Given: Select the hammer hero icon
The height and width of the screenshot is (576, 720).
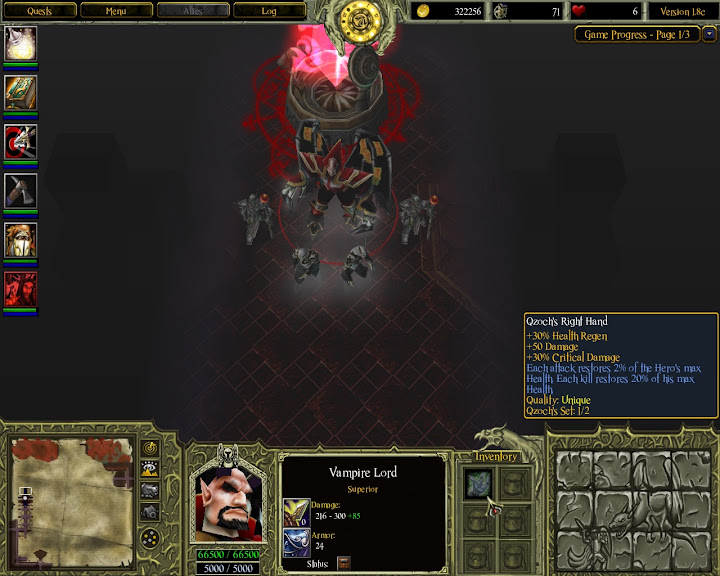Looking at the screenshot, I should [x=21, y=190].
